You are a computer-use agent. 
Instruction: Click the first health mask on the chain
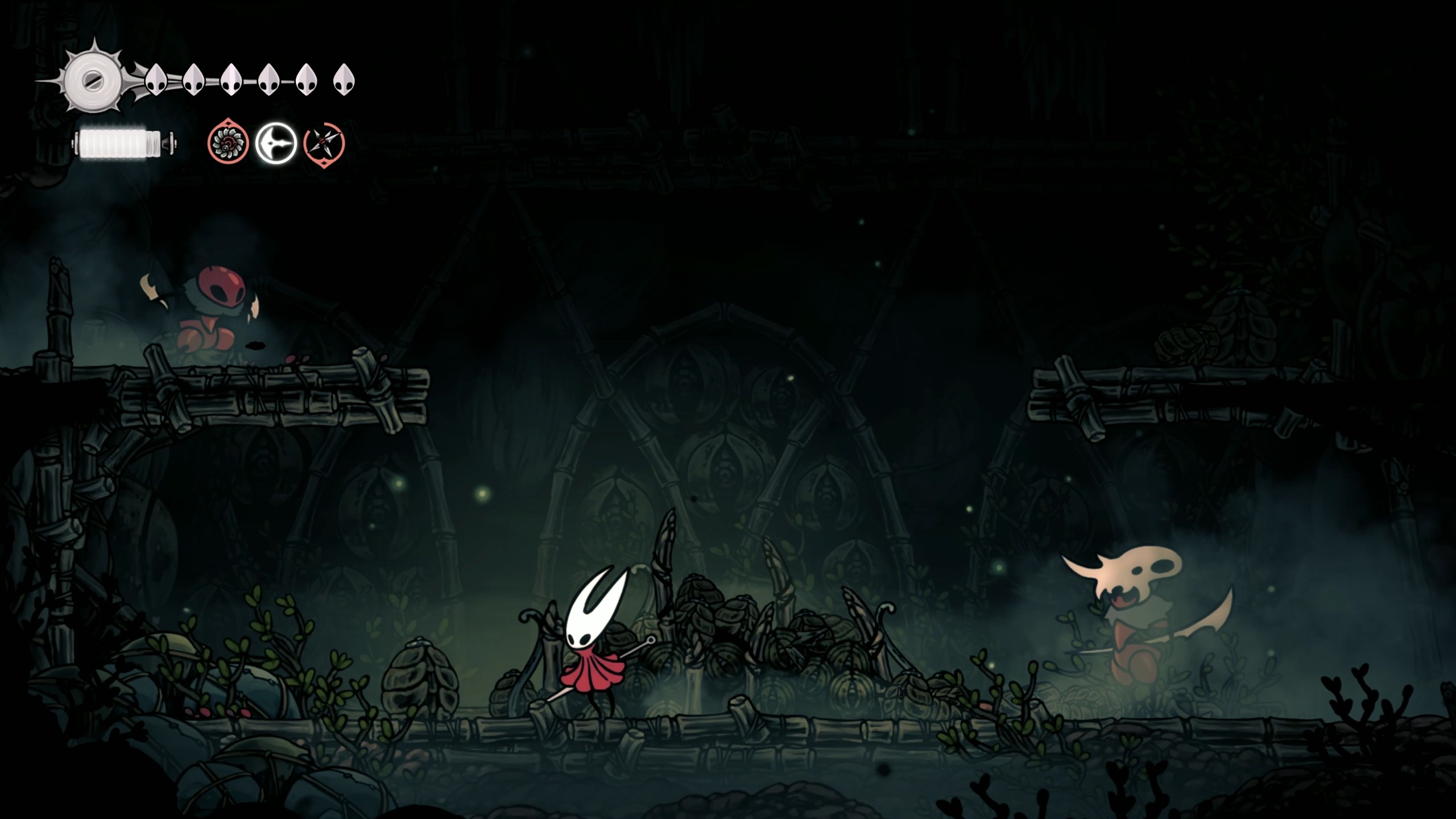(155, 80)
